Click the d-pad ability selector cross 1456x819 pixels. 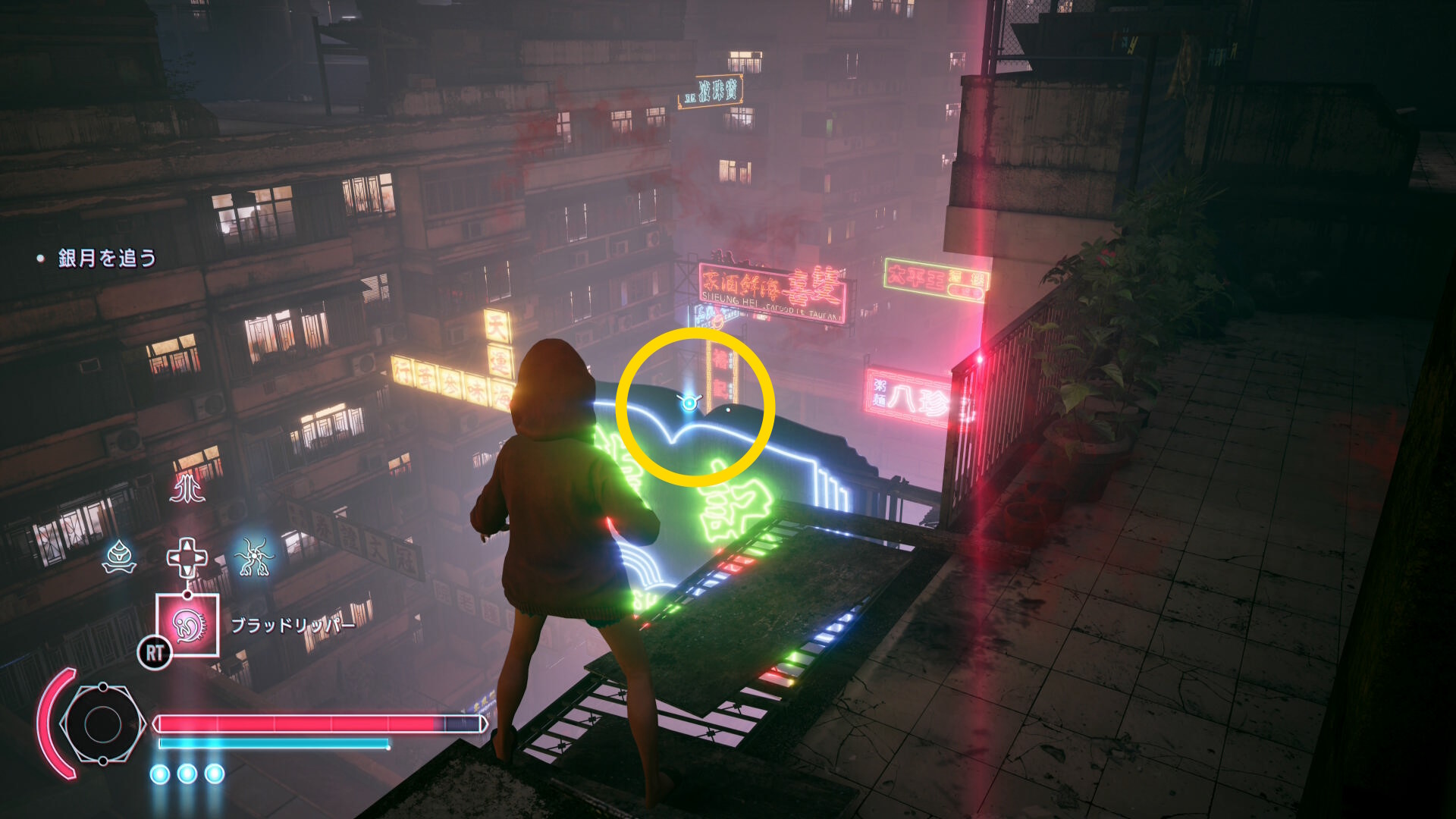187,558
